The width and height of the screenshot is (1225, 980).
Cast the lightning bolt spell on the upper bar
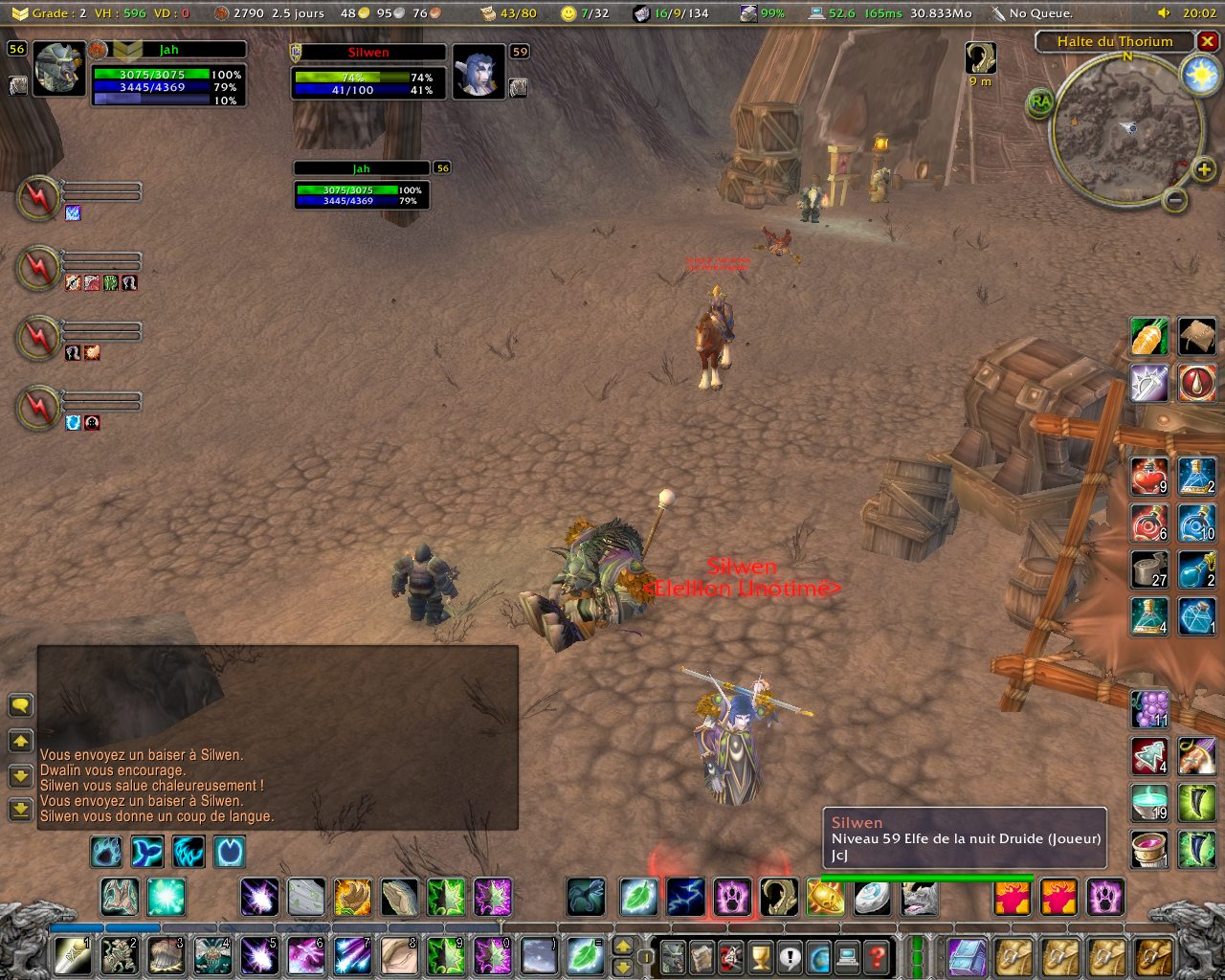pos(685,898)
